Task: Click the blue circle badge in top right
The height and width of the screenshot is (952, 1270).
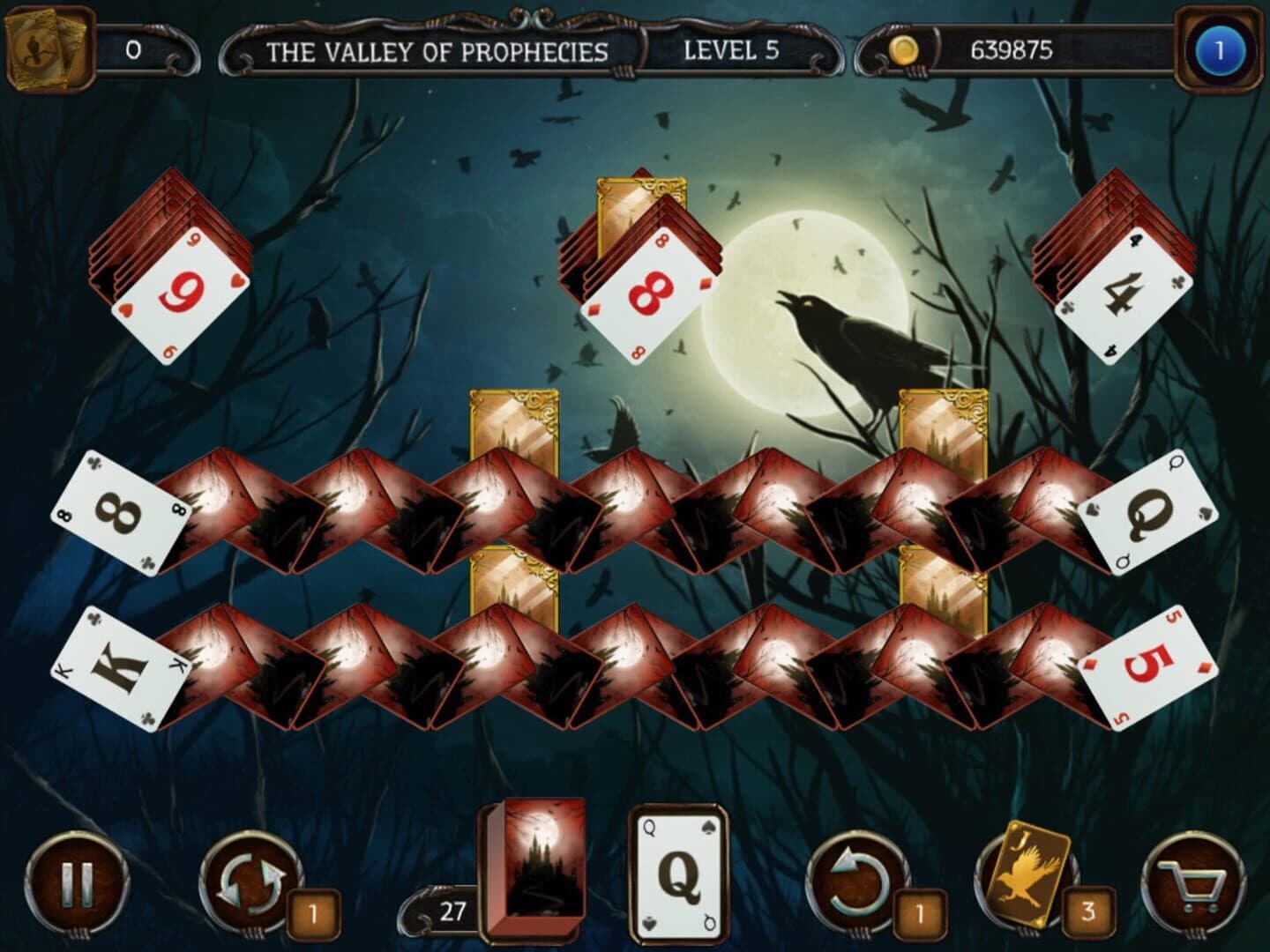Action: pos(1222,50)
